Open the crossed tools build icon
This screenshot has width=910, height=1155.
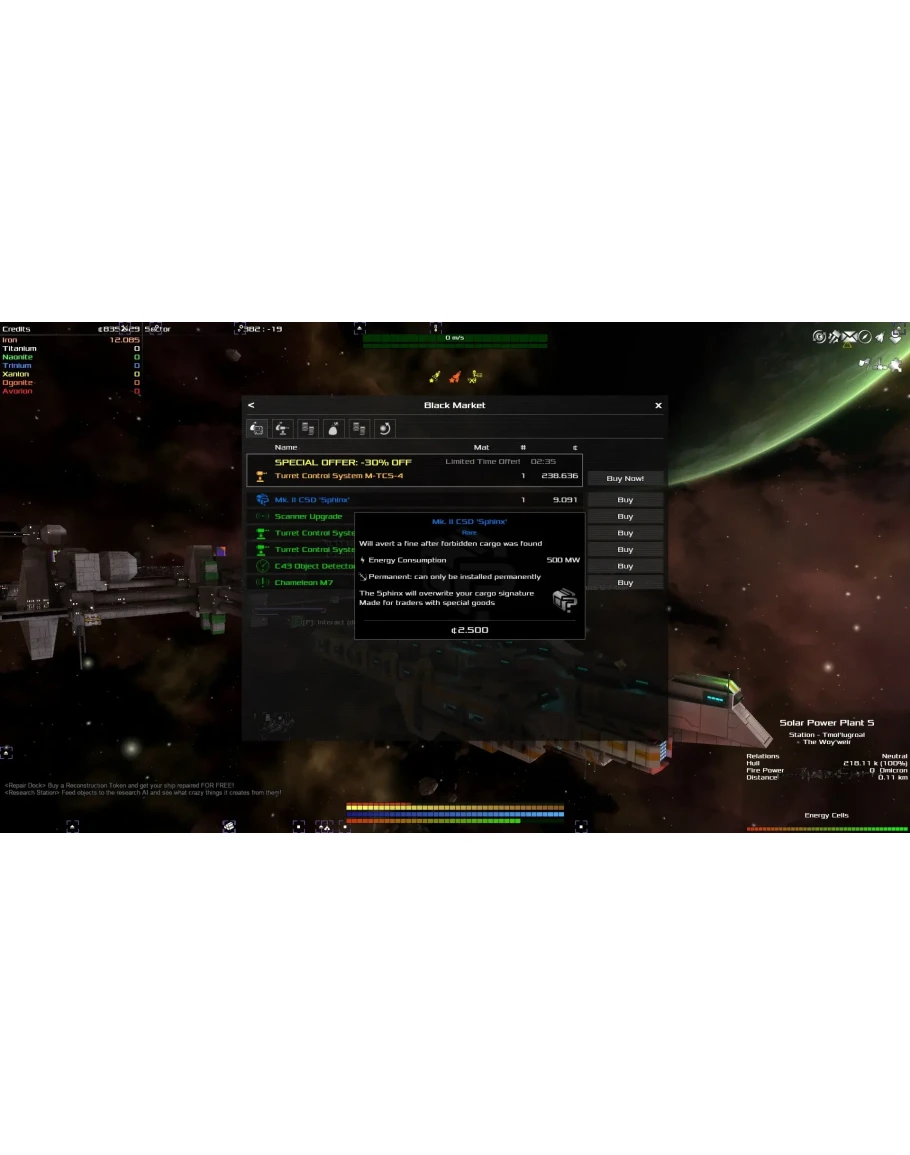[834, 337]
